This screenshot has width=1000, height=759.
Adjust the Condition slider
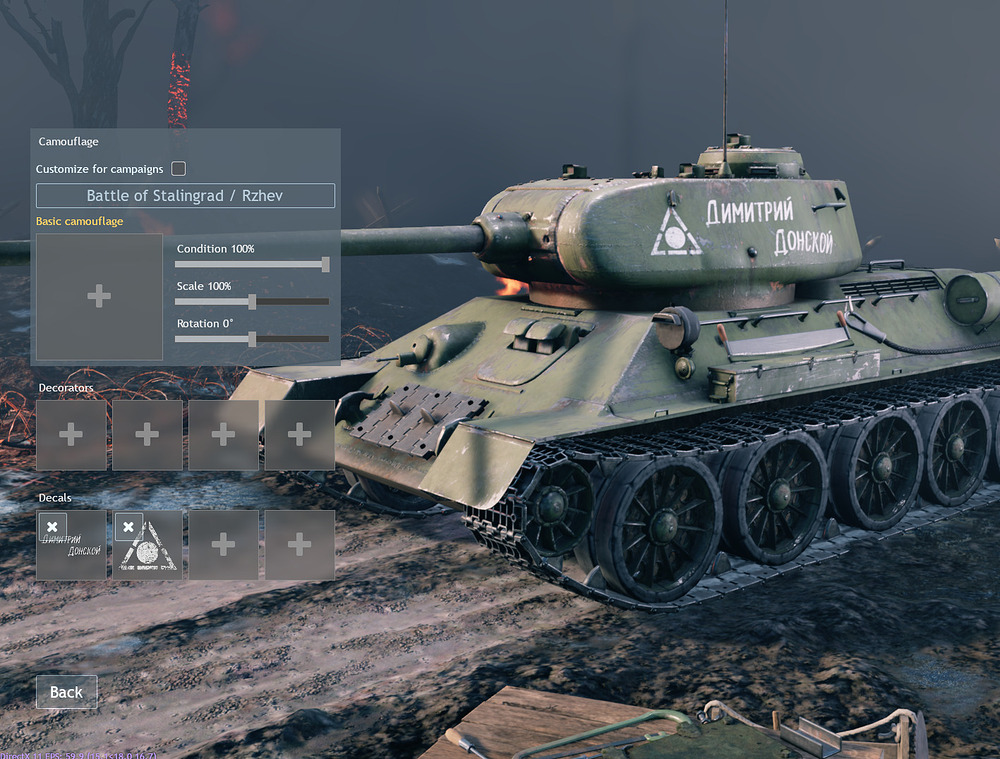pos(325,264)
